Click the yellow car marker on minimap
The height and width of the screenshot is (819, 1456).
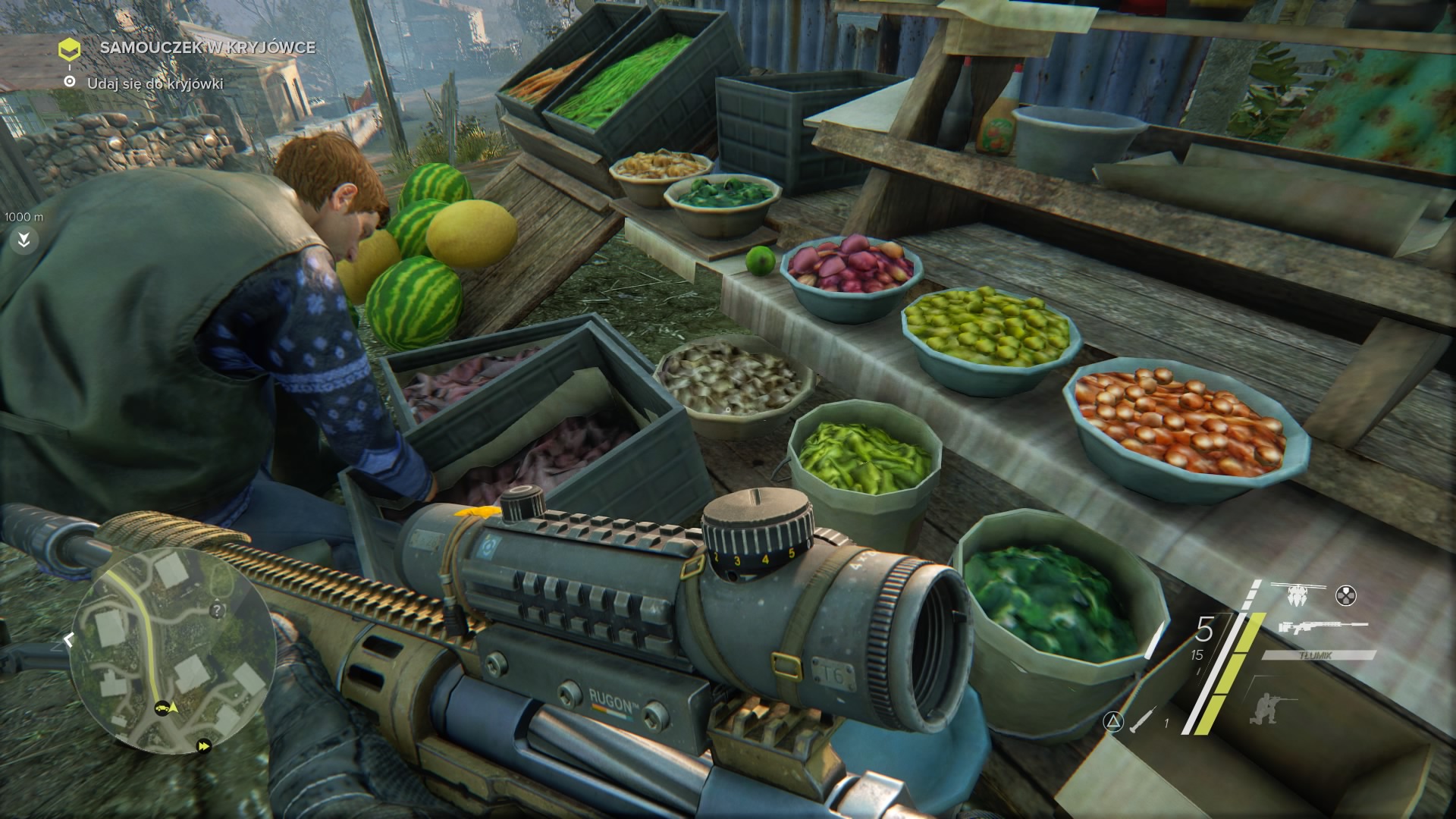coord(162,708)
